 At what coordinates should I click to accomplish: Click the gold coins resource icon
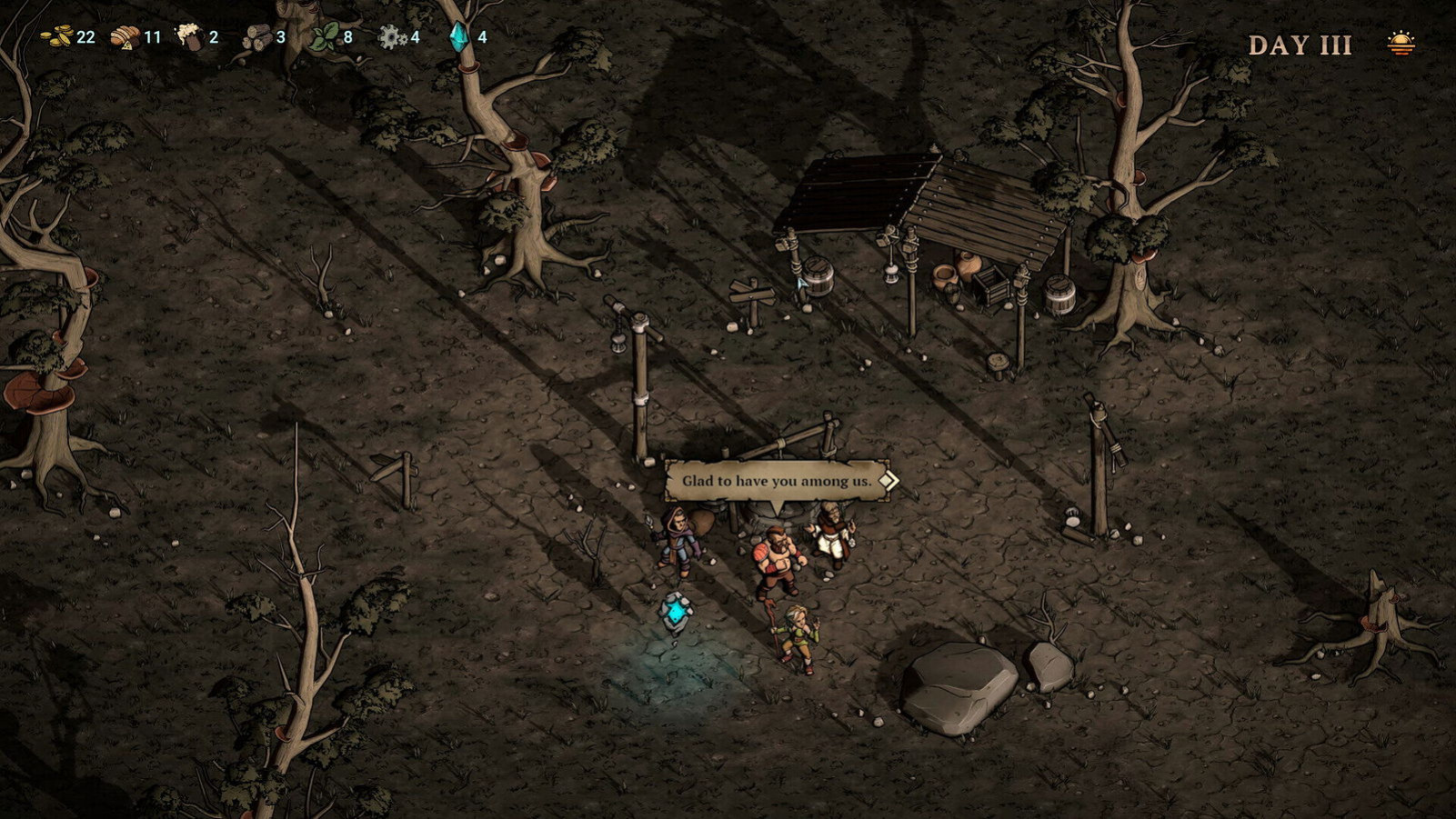(56, 35)
